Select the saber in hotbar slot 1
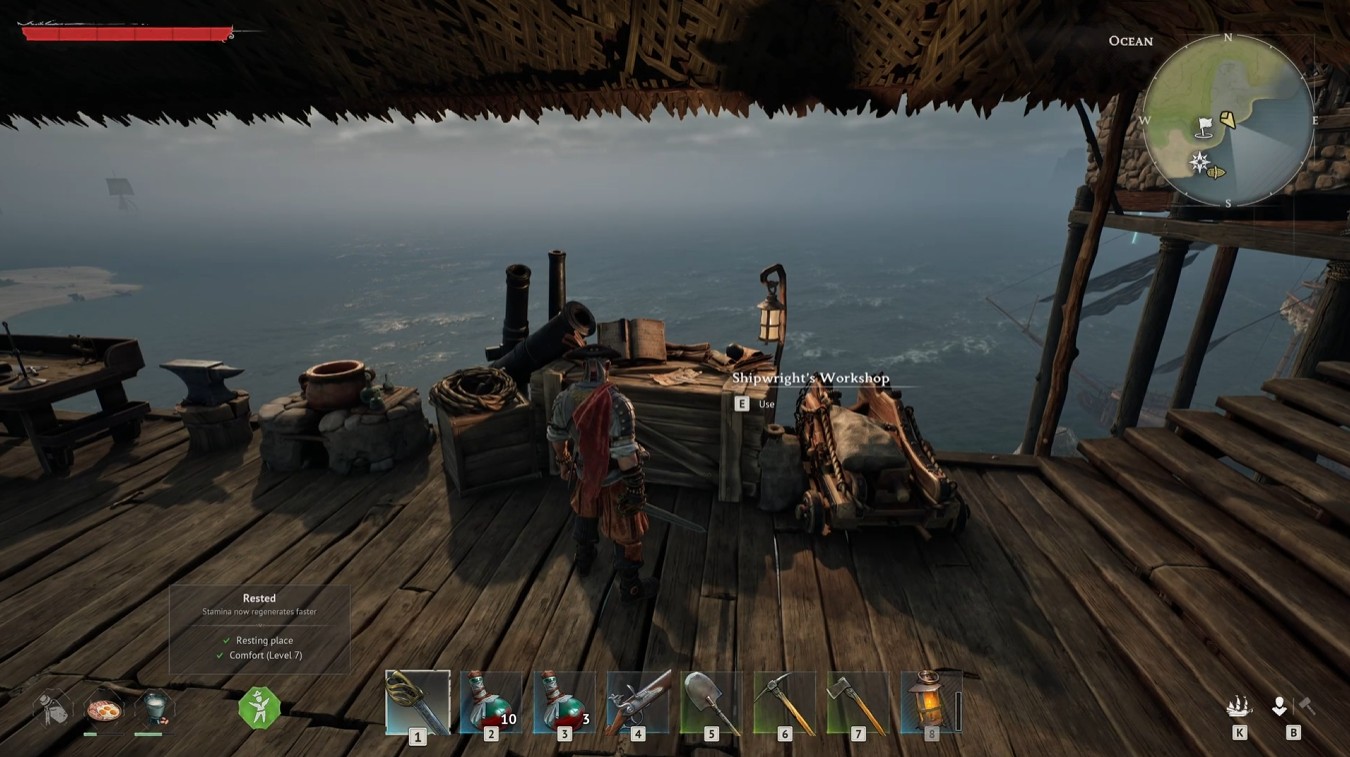The width and height of the screenshot is (1350, 757). pyautogui.click(x=417, y=702)
